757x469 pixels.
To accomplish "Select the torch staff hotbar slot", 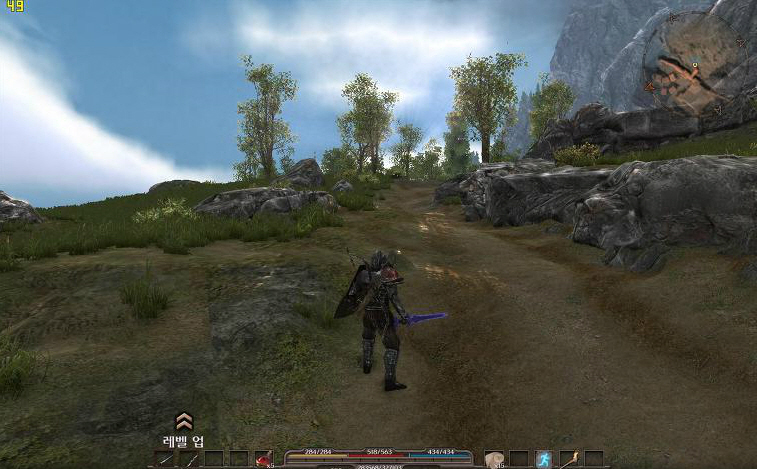I will [x=568, y=459].
